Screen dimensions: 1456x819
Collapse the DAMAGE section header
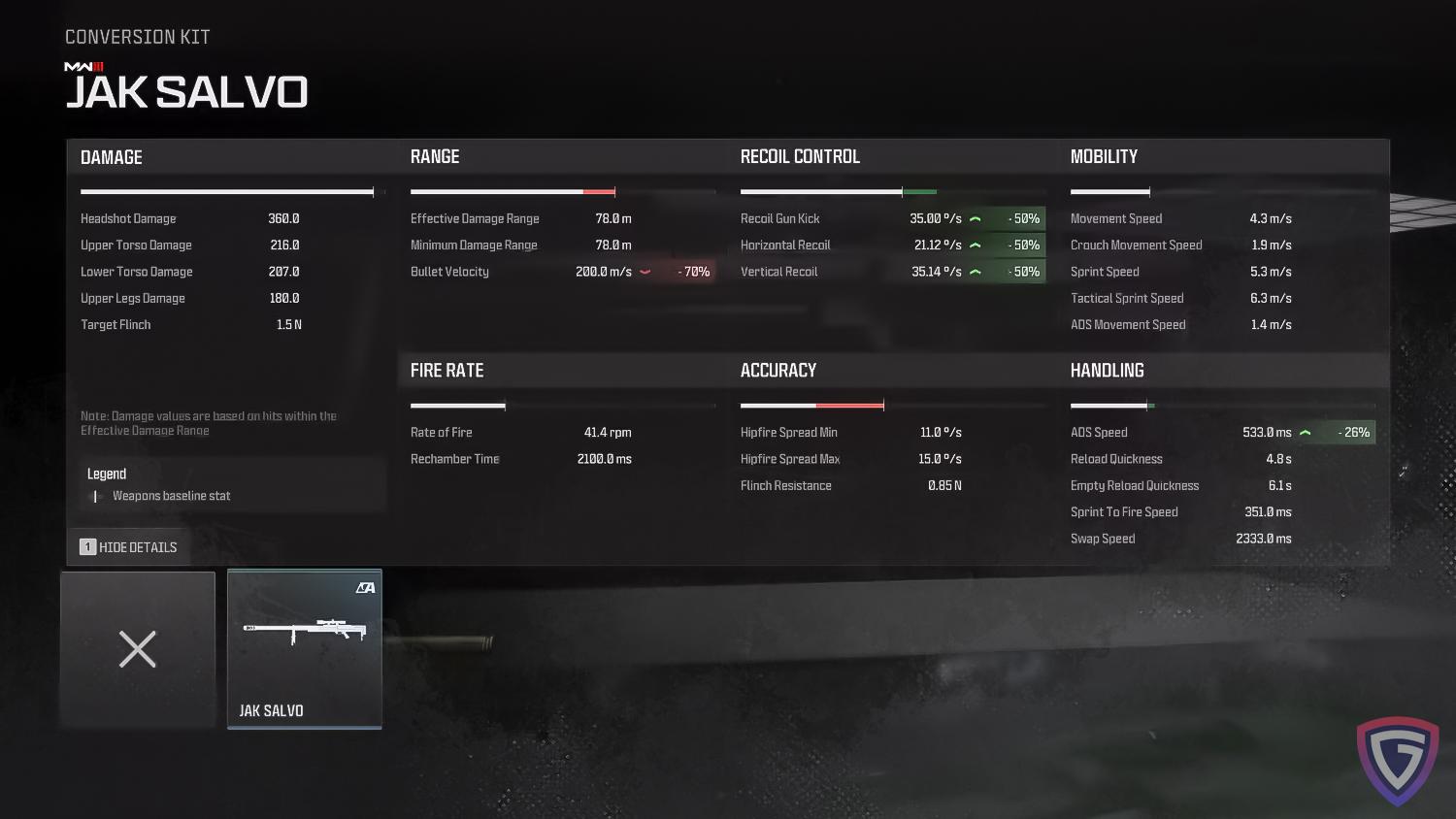(111, 156)
